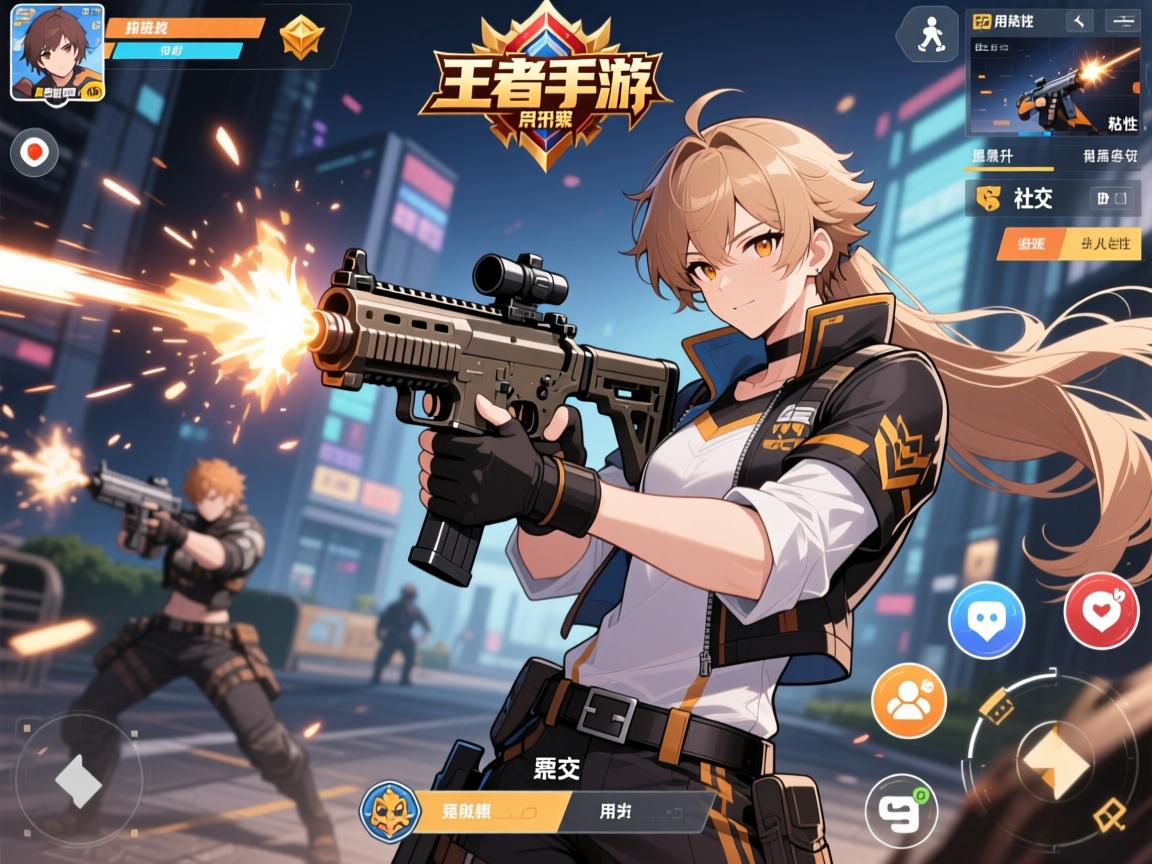Screen dimensions: 1152x864
Task: Click the gold rank badge emblem
Action: tap(302, 38)
